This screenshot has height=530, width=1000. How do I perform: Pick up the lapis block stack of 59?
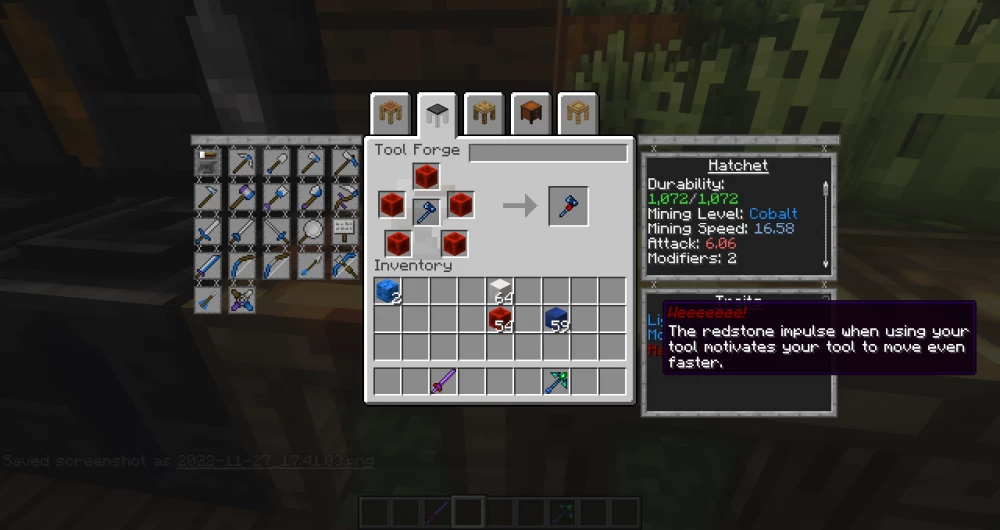557,320
